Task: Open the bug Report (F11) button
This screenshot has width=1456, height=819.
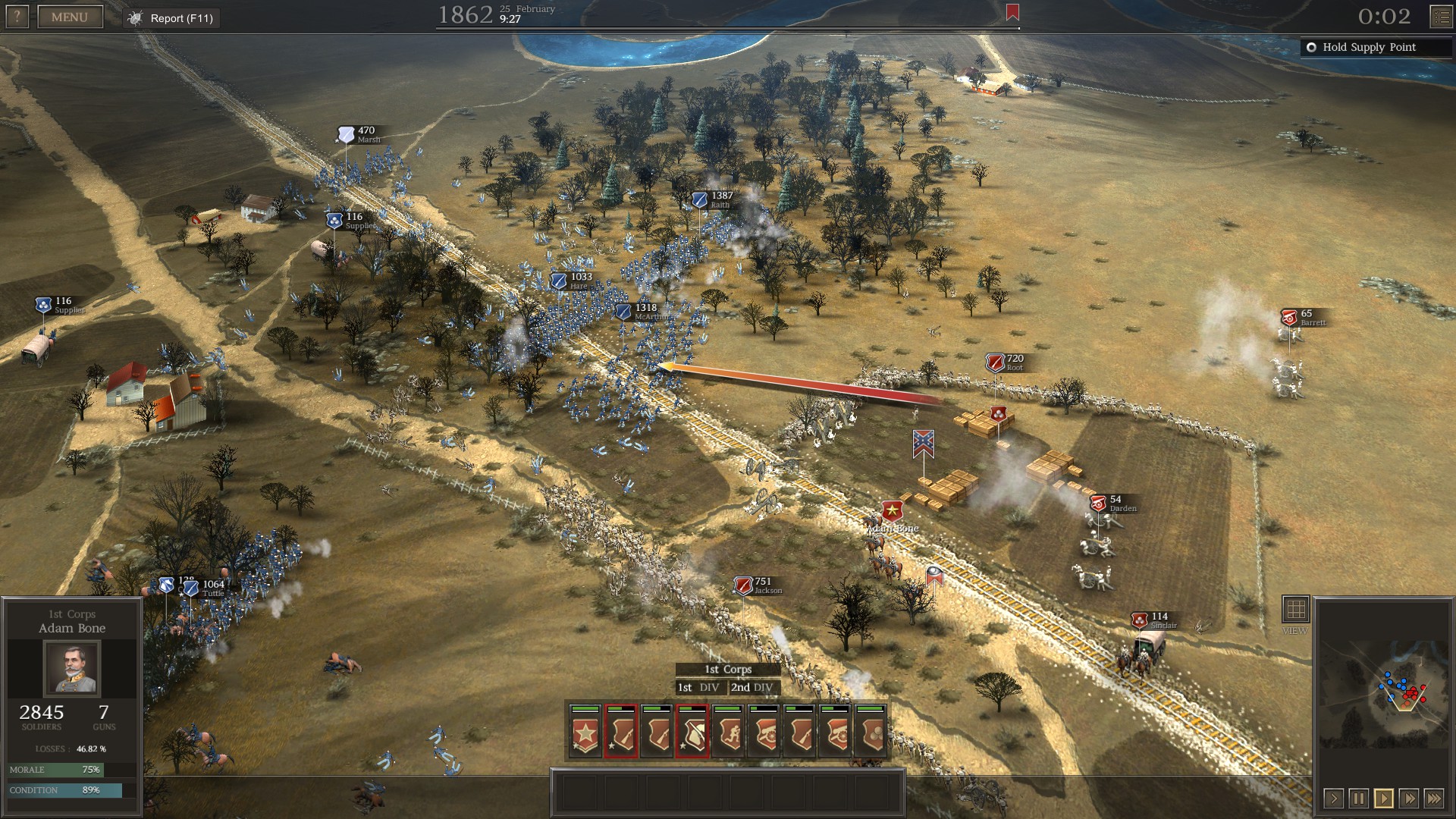Action: click(172, 18)
